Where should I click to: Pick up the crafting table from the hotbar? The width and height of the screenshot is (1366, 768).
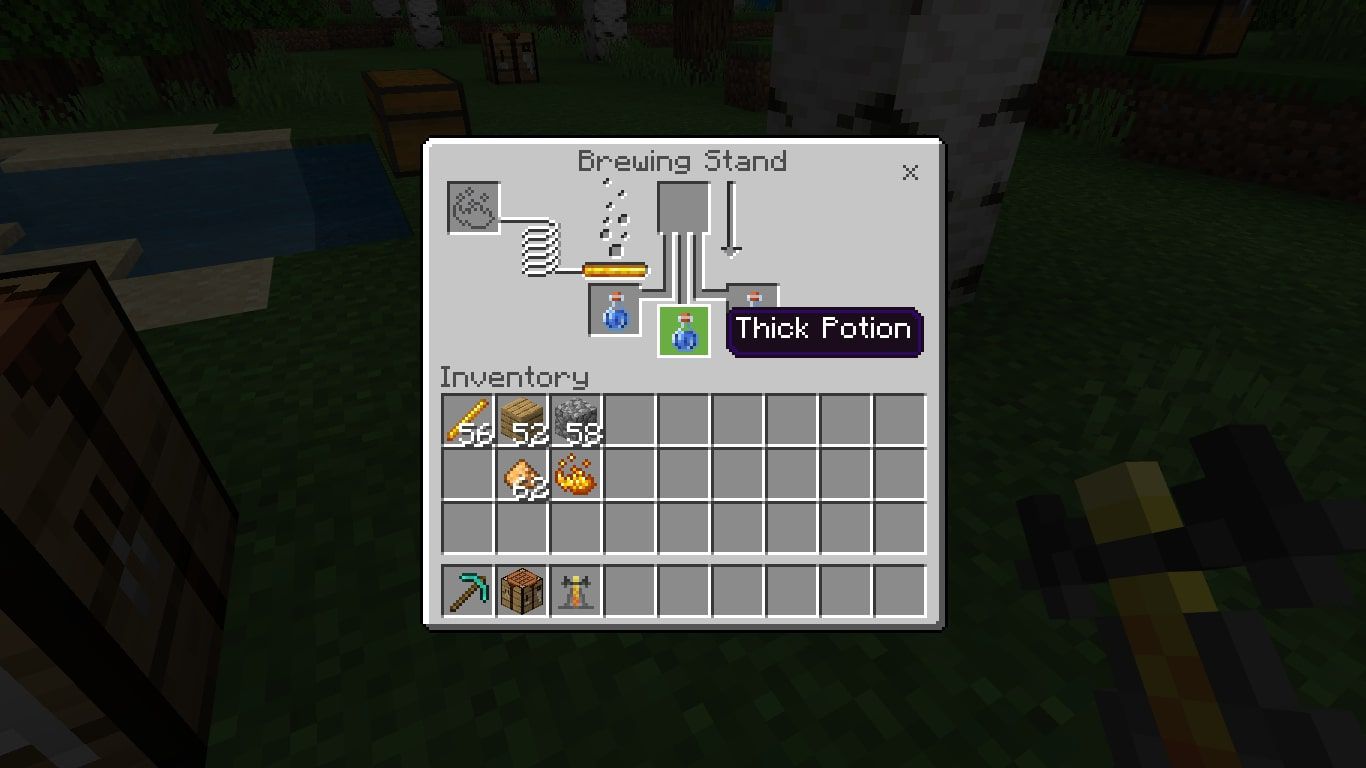521,590
